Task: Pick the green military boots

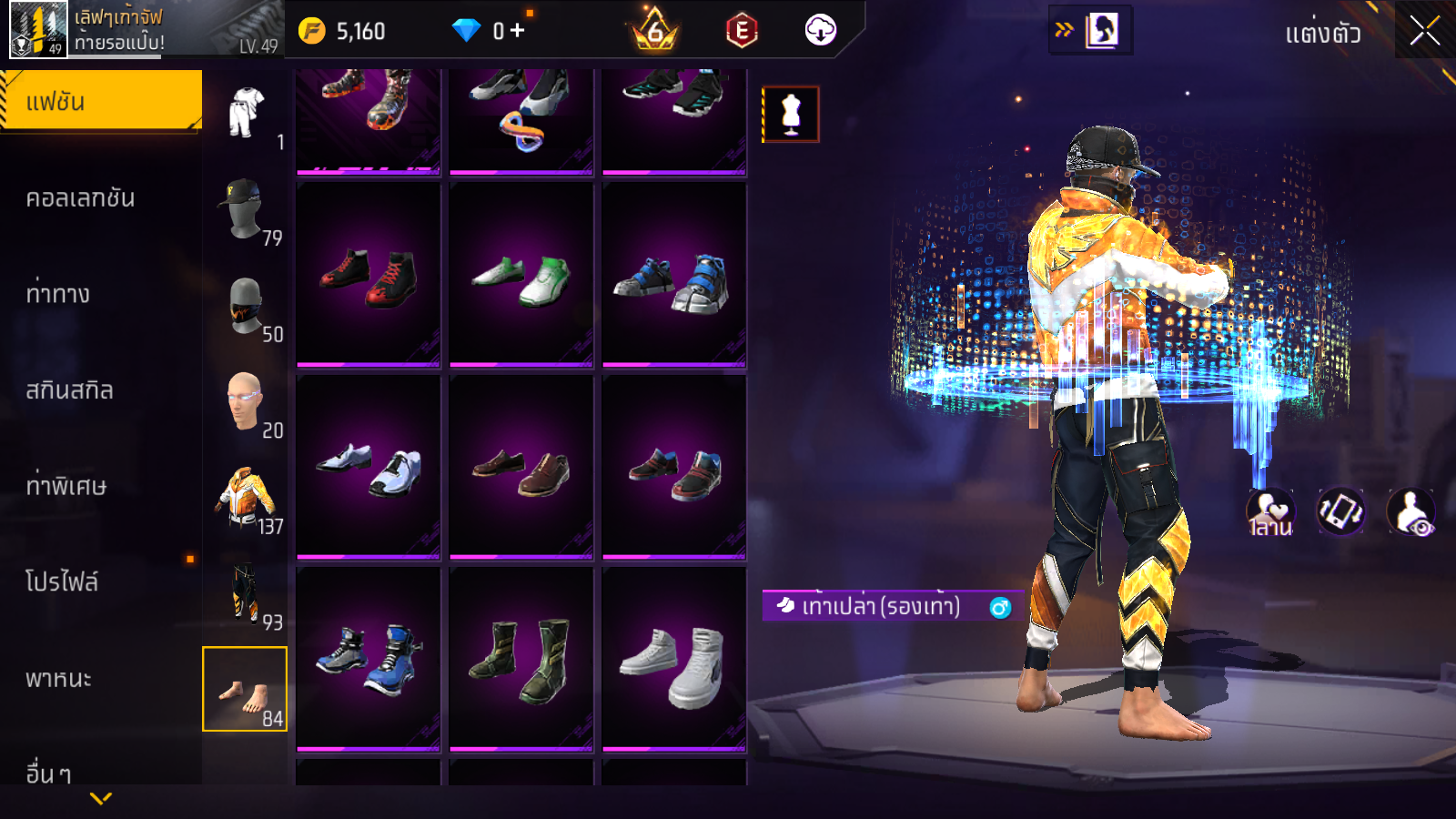Action: coord(521,660)
